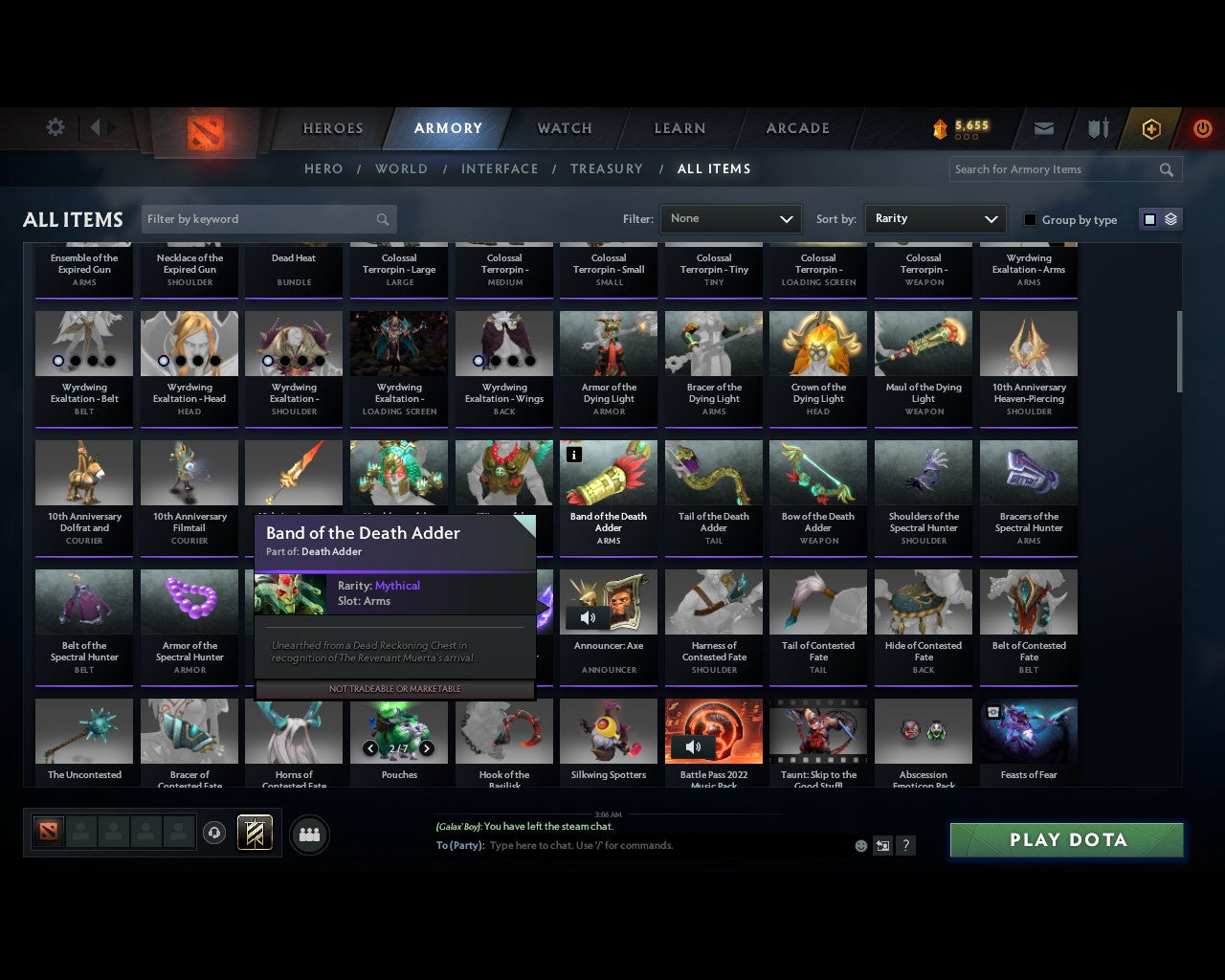This screenshot has width=1225, height=980.
Task: Open the WATCH menu in the top bar
Action: (564, 128)
